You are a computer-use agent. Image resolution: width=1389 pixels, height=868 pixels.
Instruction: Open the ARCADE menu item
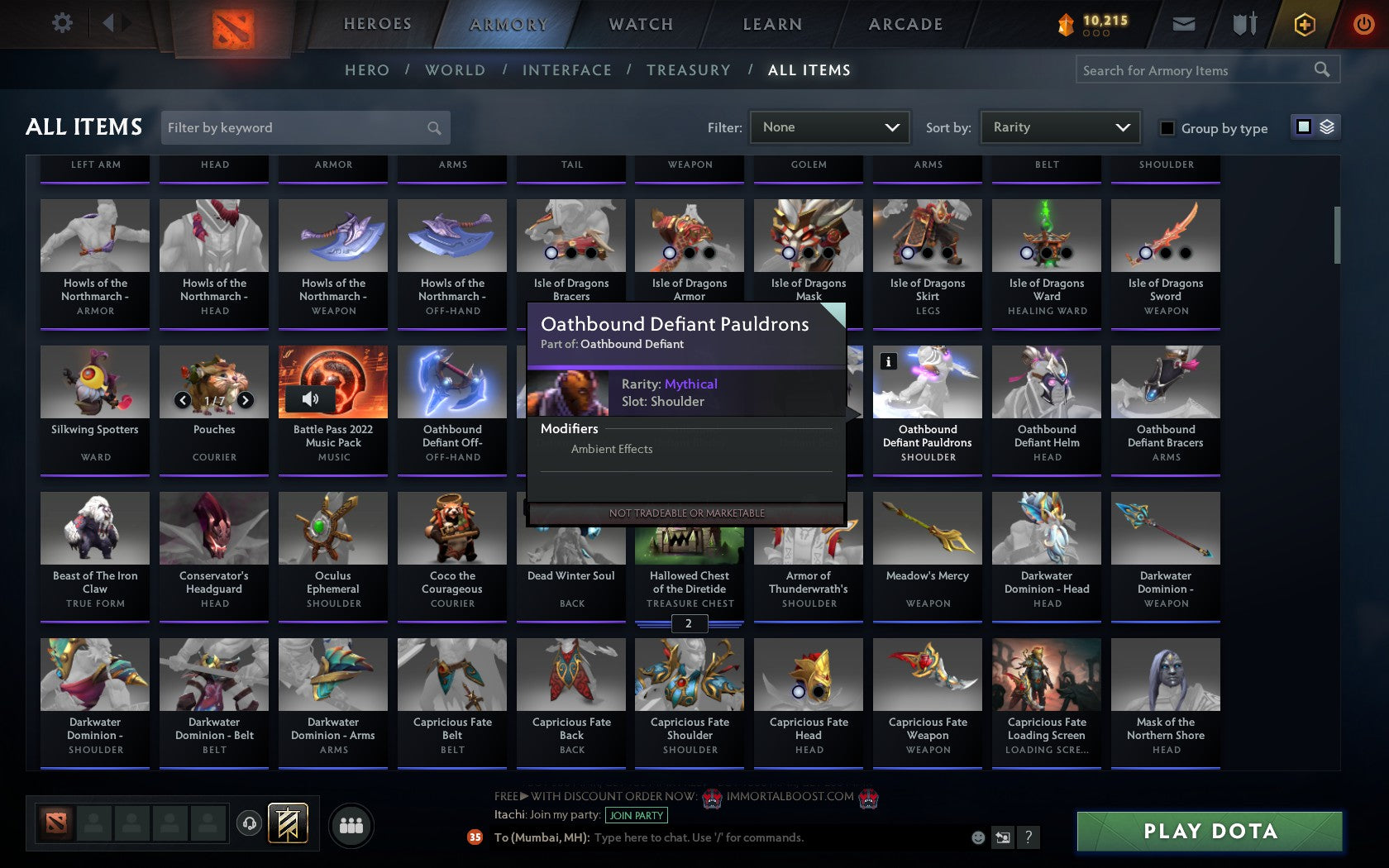coord(905,24)
